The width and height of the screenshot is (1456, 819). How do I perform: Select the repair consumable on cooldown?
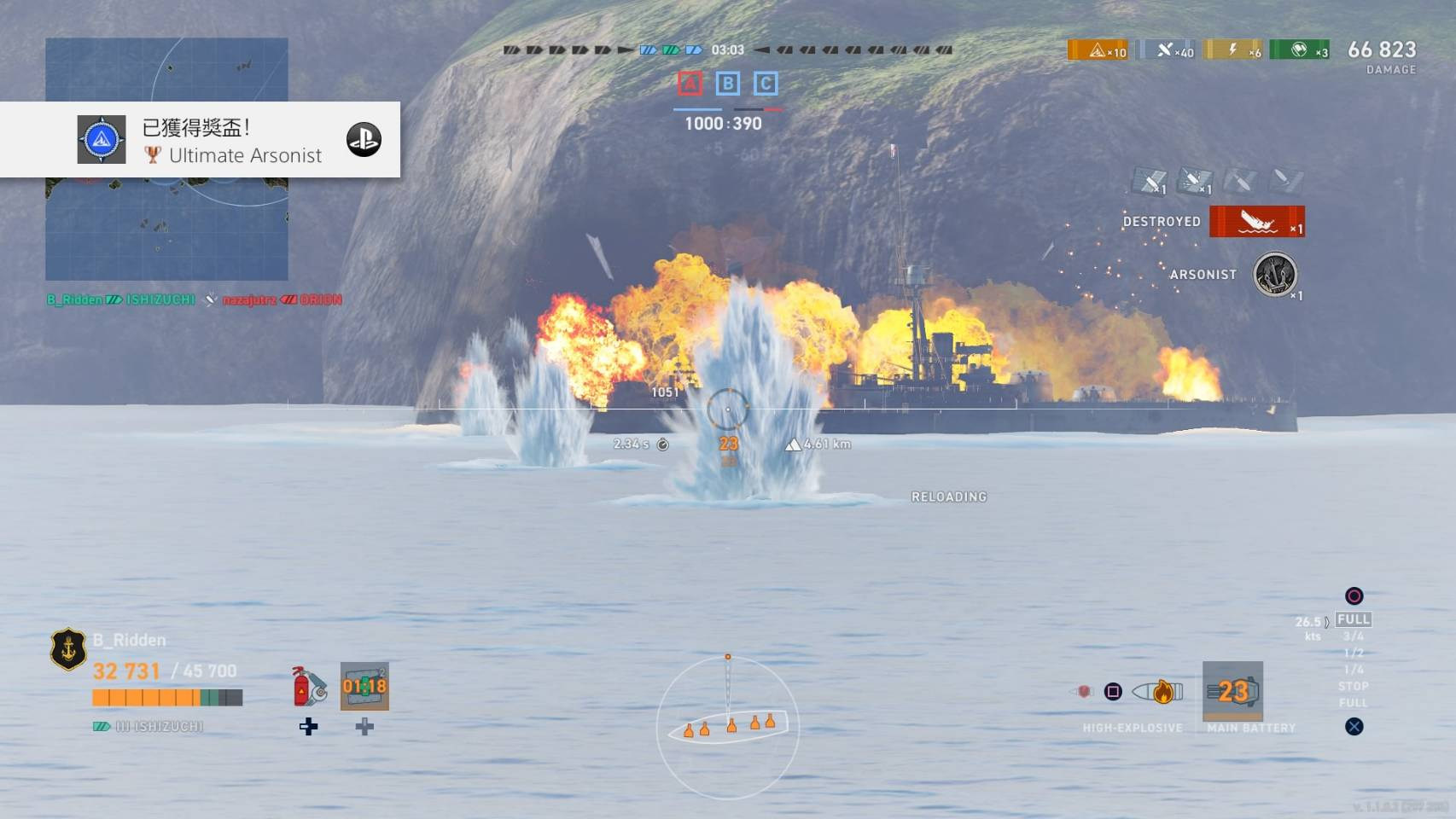364,686
